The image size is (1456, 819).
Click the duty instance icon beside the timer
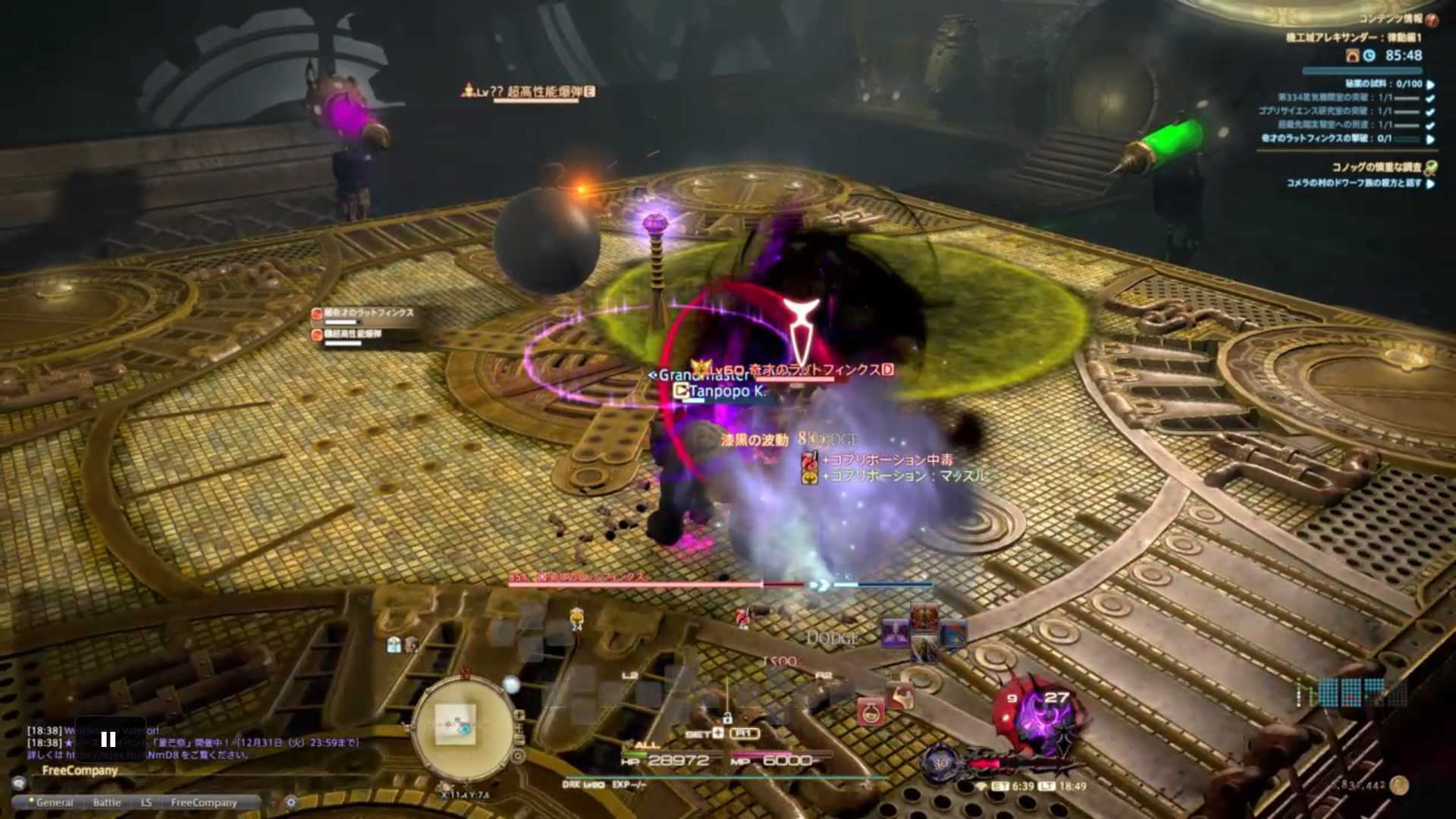pos(1353,55)
